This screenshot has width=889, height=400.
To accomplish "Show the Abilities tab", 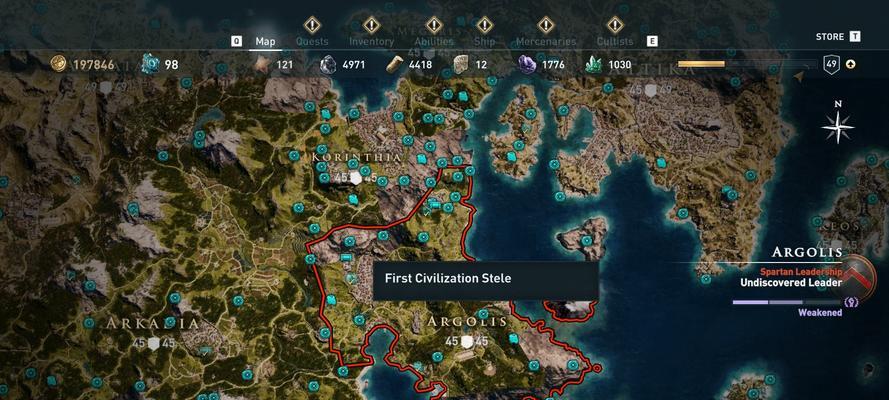I will (x=434, y=41).
